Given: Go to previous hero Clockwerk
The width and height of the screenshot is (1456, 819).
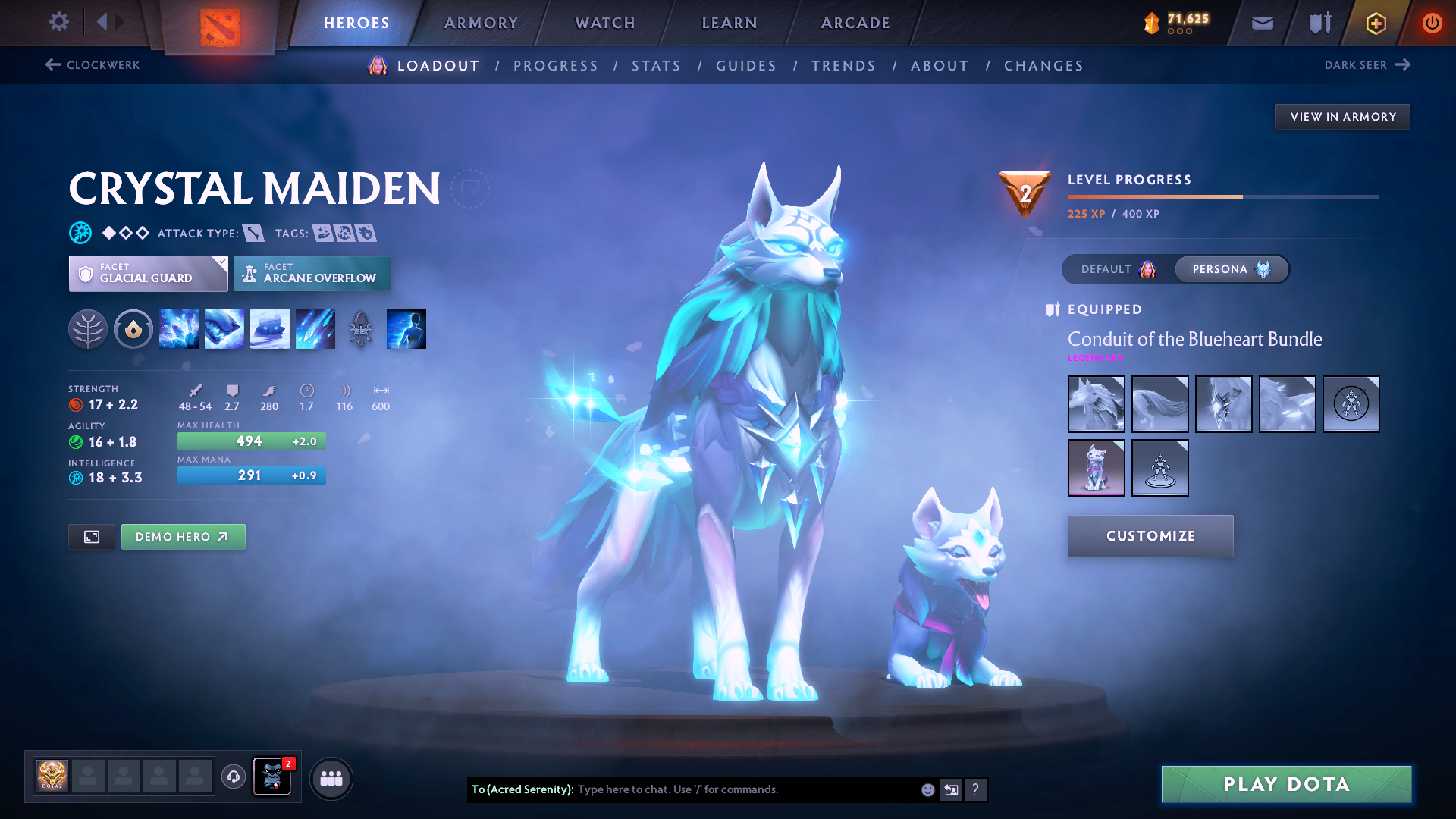Looking at the screenshot, I should [x=93, y=65].
